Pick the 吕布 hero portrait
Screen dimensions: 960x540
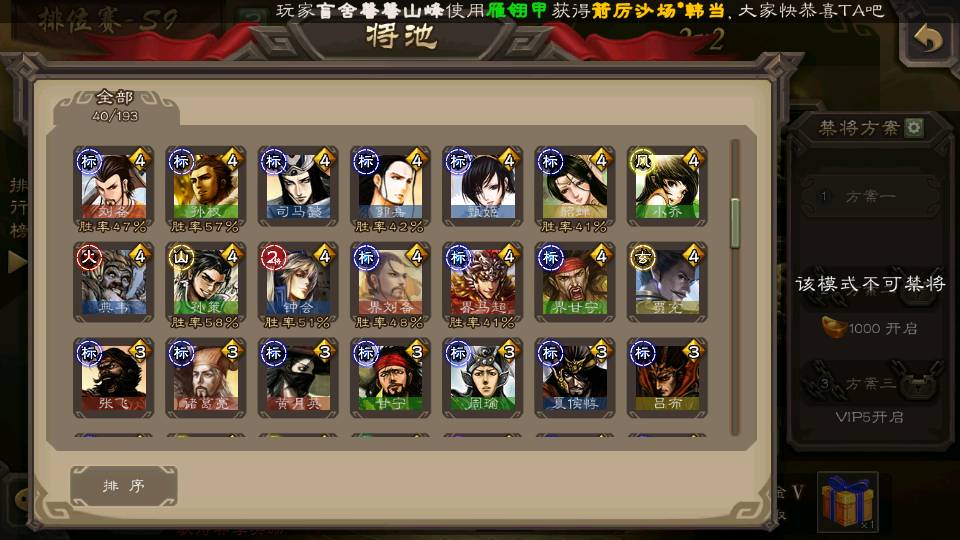coord(667,377)
